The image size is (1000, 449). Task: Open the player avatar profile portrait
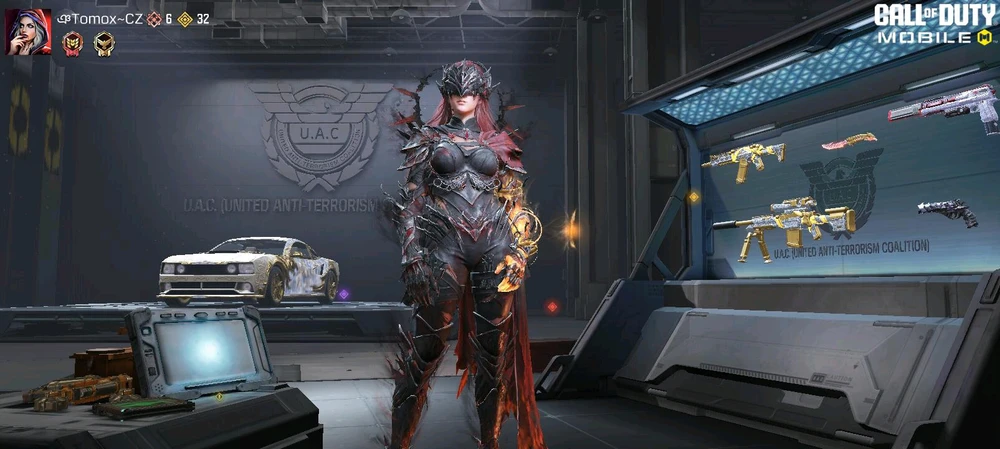point(29,32)
